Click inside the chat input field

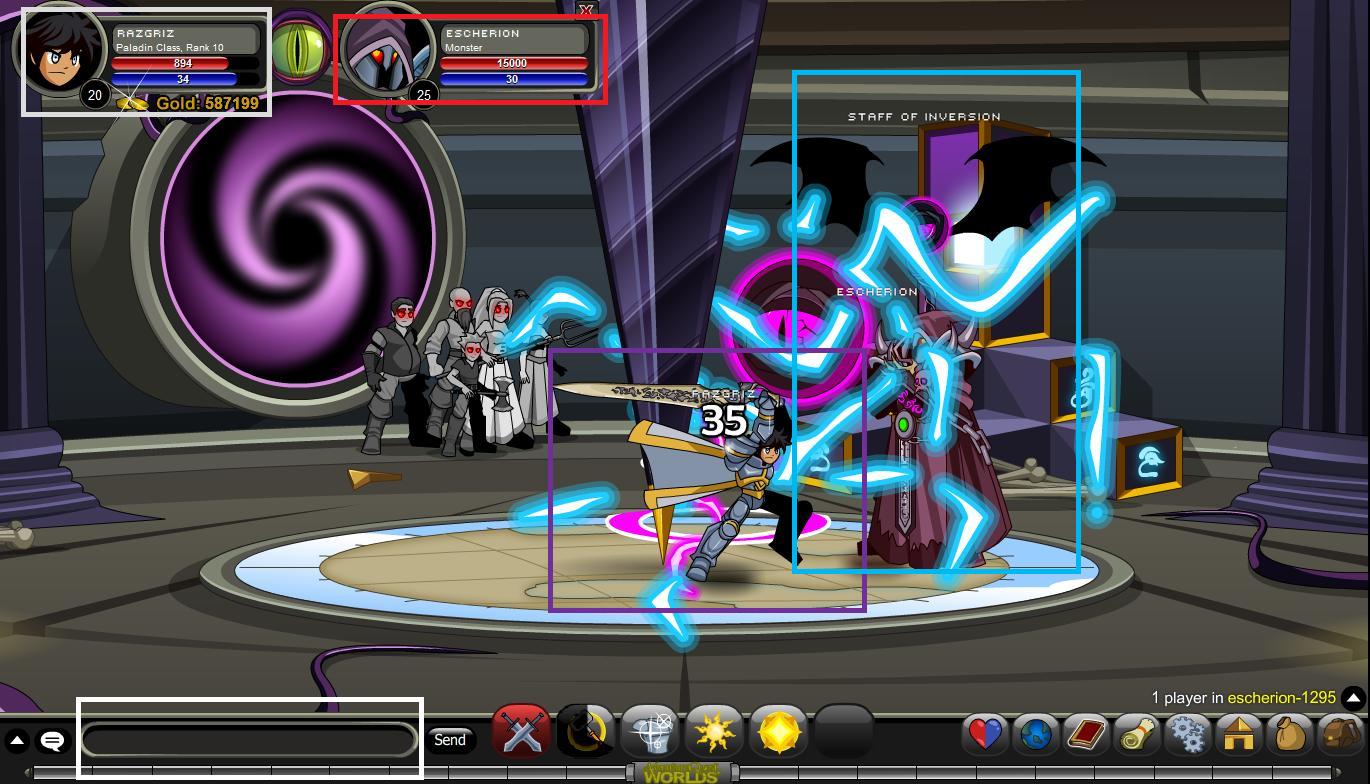point(250,740)
